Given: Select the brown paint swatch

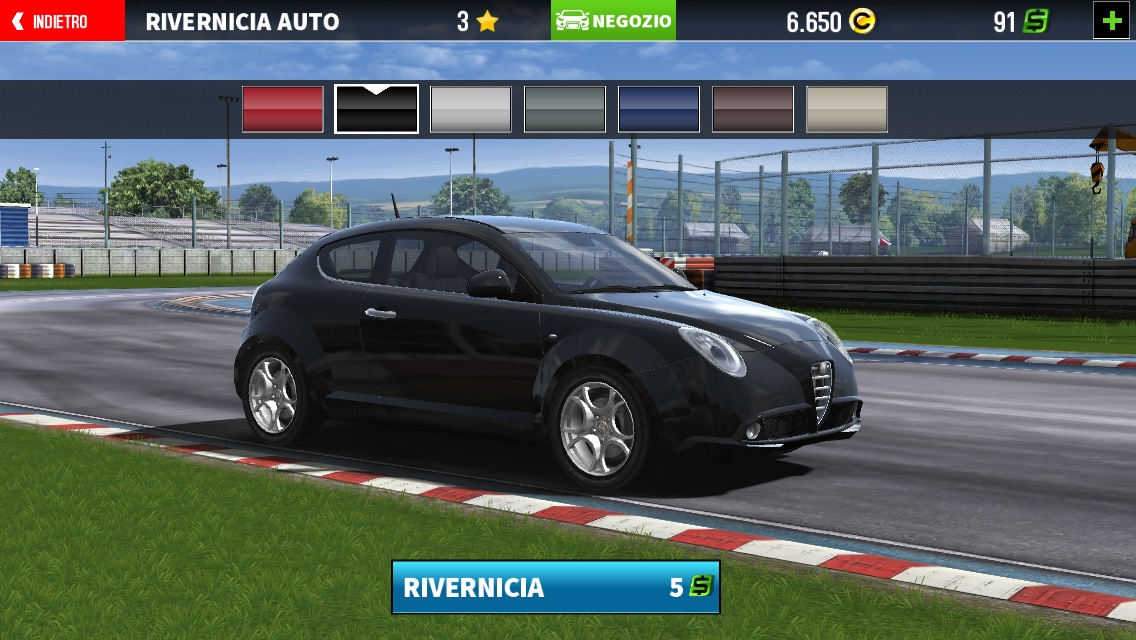Looking at the screenshot, I should tap(753, 109).
